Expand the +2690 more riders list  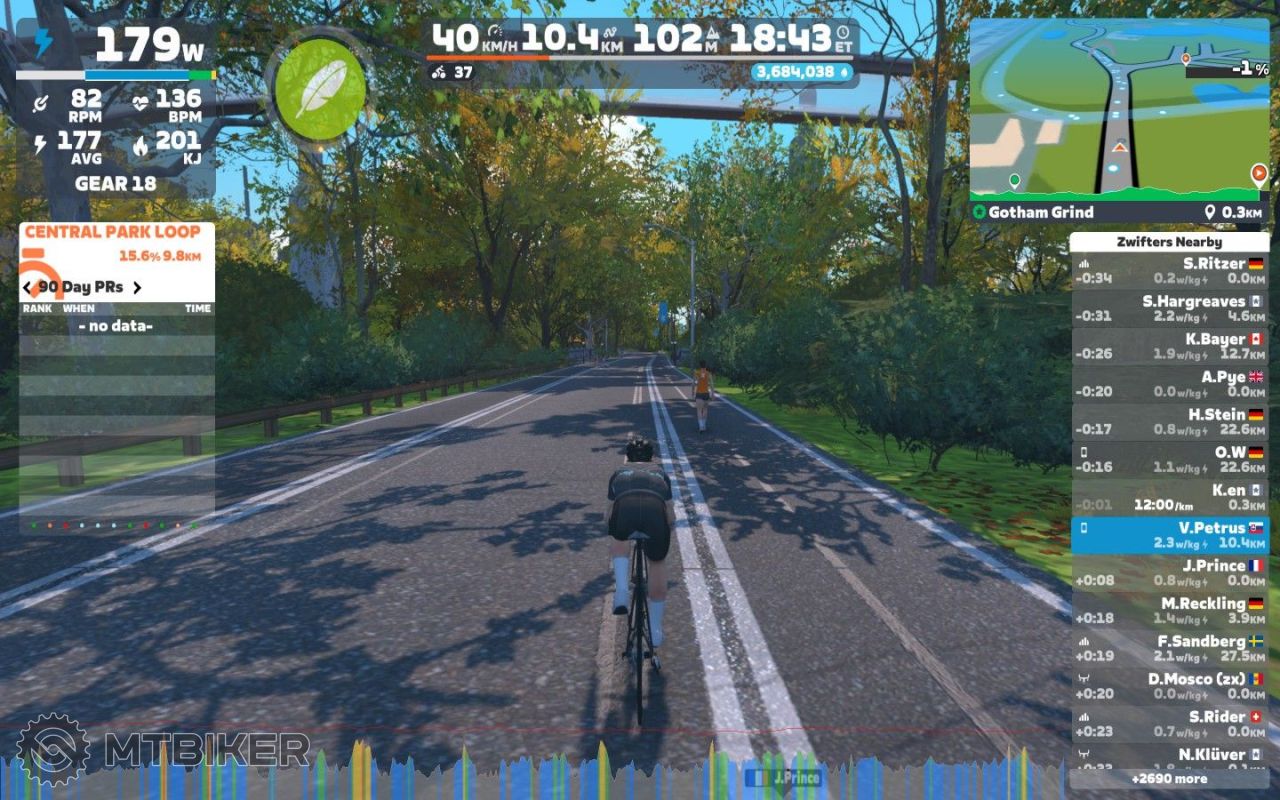point(1169,778)
